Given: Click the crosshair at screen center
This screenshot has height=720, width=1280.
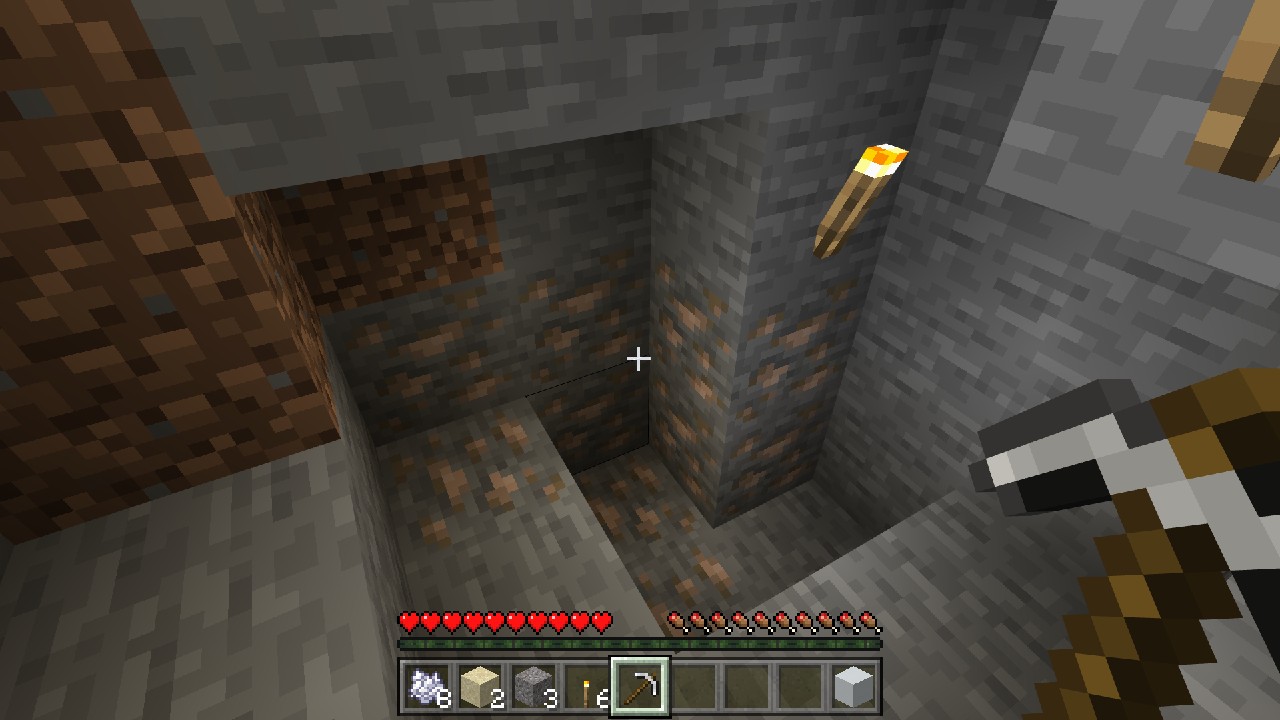Looking at the screenshot, I should click(x=639, y=357).
